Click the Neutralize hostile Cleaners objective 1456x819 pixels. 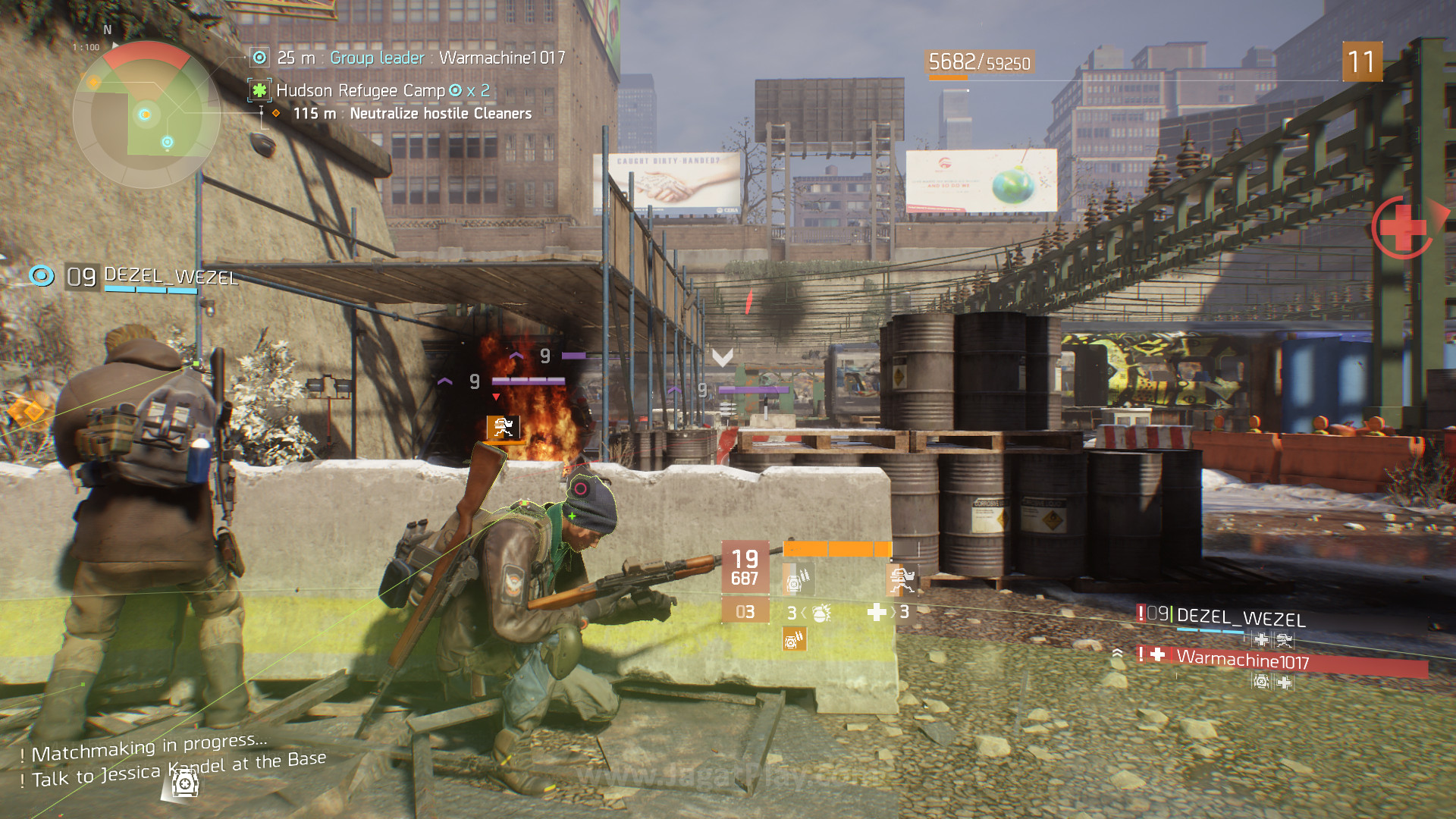[440, 114]
